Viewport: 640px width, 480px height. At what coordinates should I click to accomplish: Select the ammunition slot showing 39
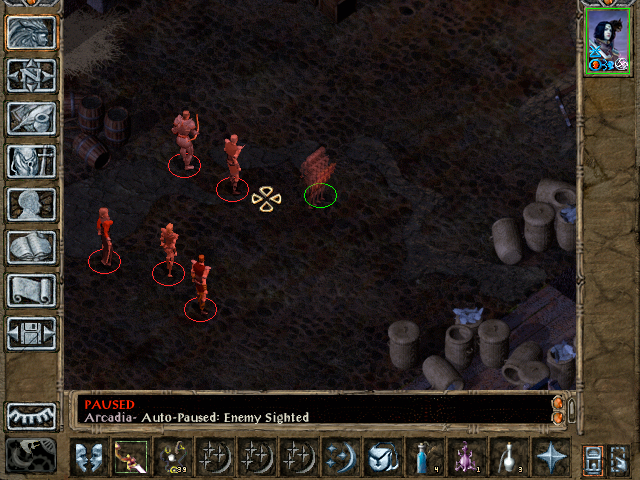click(171, 458)
